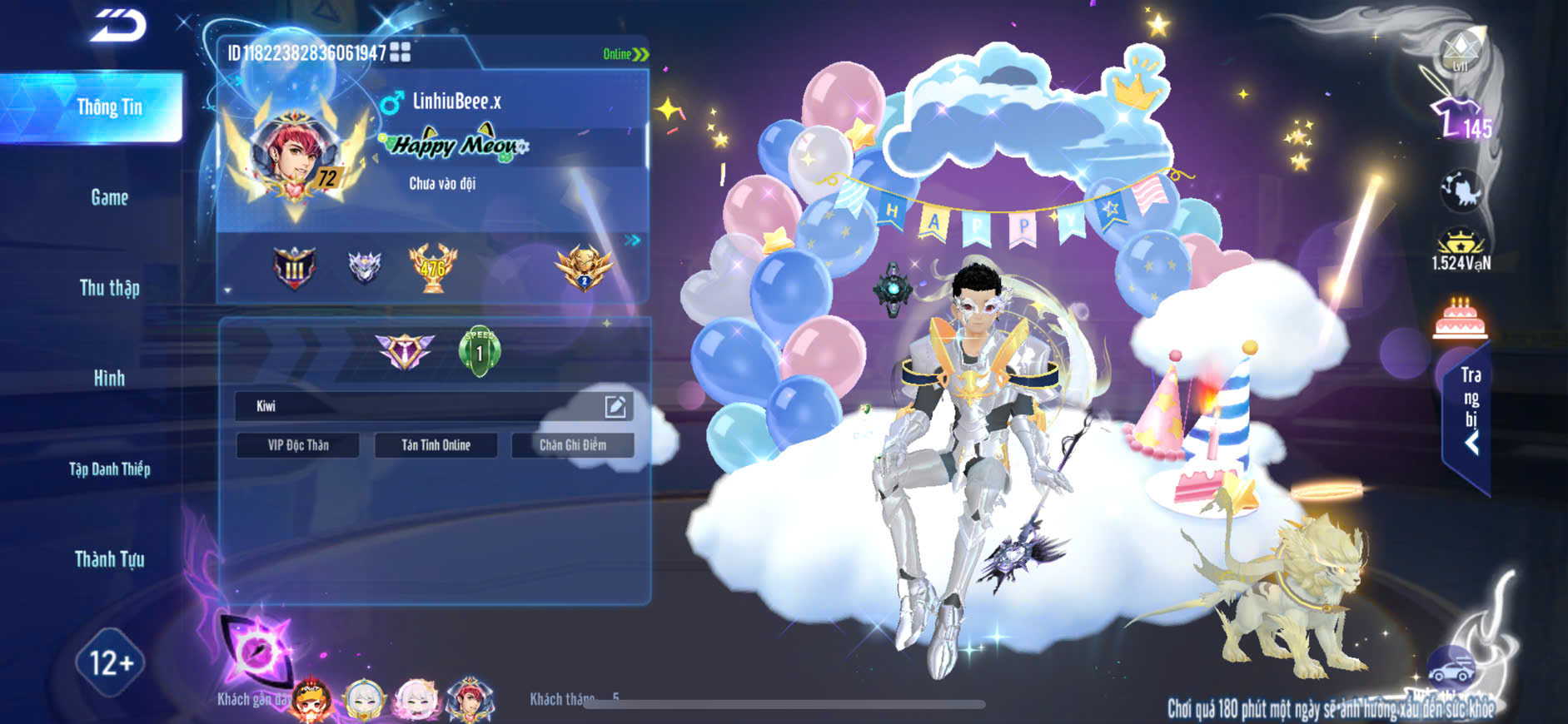Select the VIP Độc Thân tag
Viewport: 1568px width, 724px height.
298,445
